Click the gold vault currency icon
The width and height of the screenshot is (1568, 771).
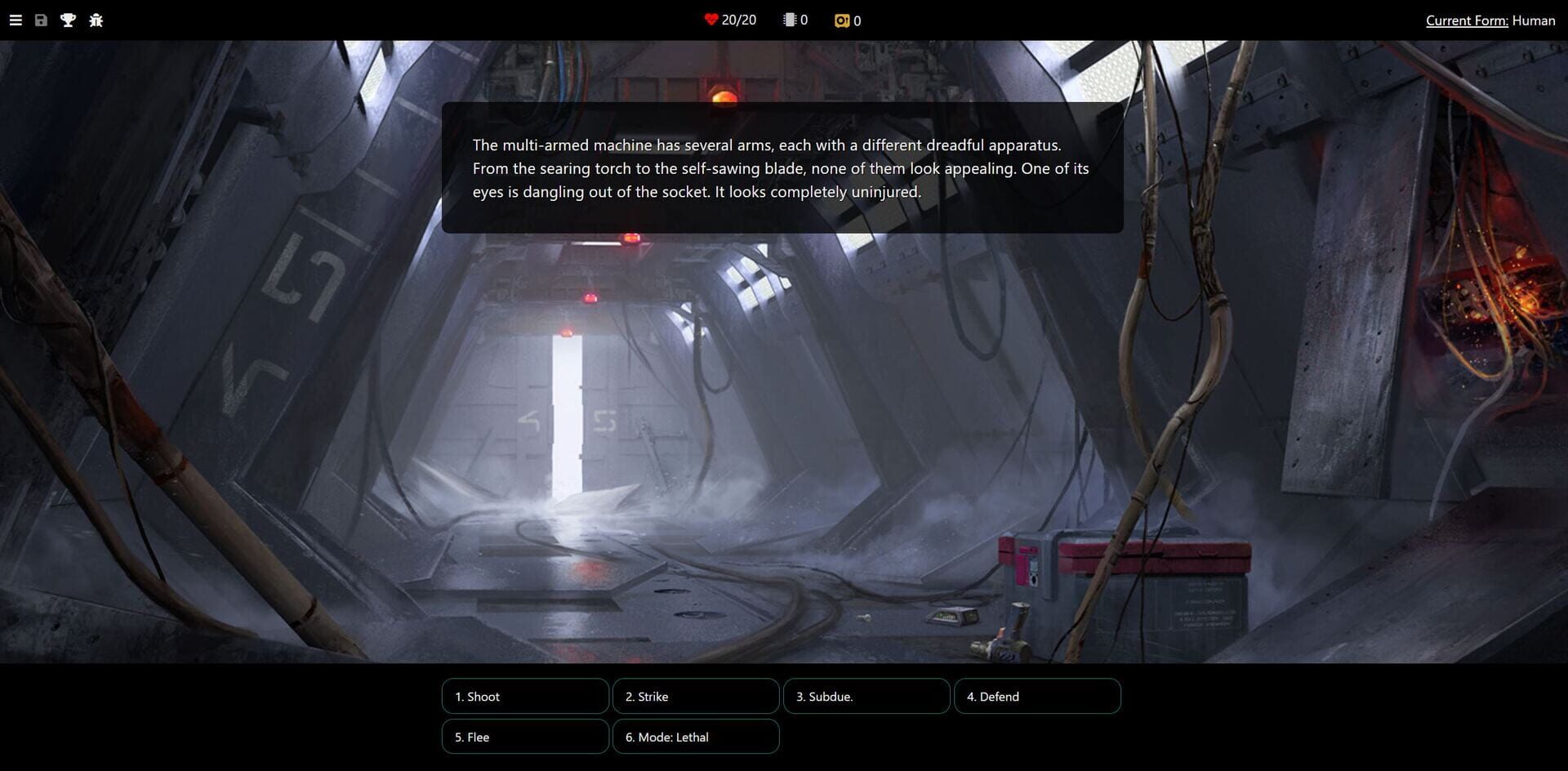pyautogui.click(x=841, y=20)
